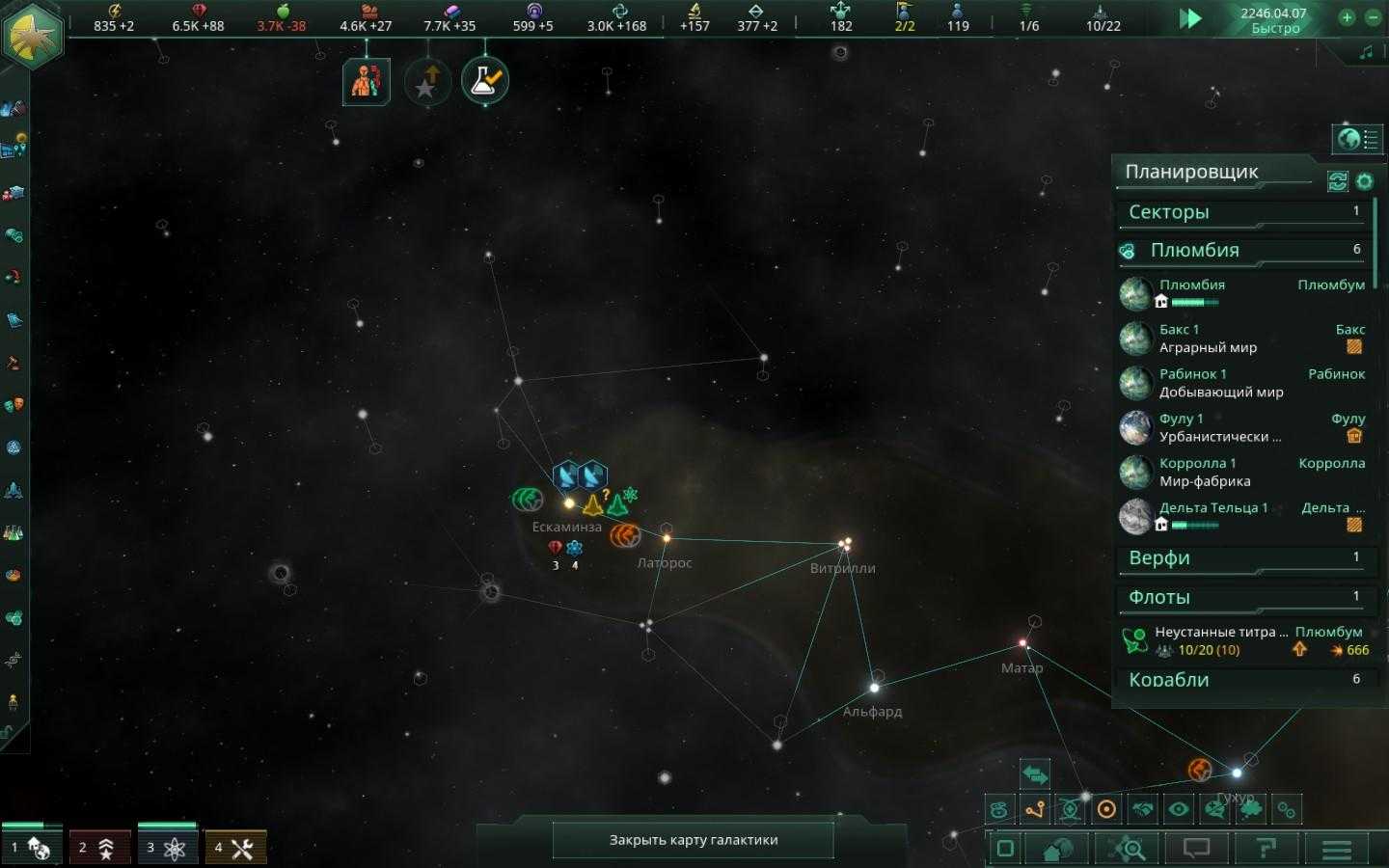Expand the Корабли outliner section
Screen dimensions: 1389x868
tap(1244, 680)
